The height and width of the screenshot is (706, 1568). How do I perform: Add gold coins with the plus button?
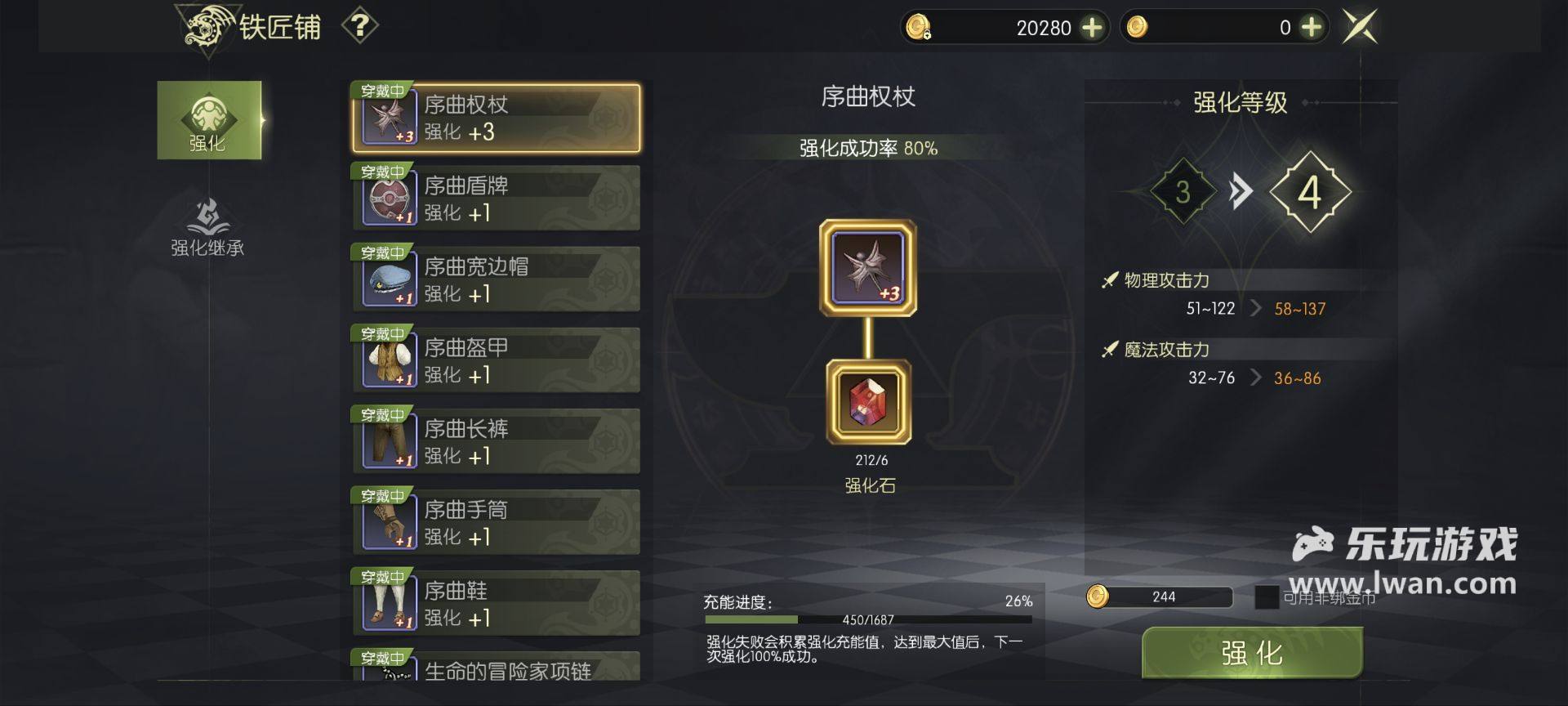click(x=1312, y=28)
